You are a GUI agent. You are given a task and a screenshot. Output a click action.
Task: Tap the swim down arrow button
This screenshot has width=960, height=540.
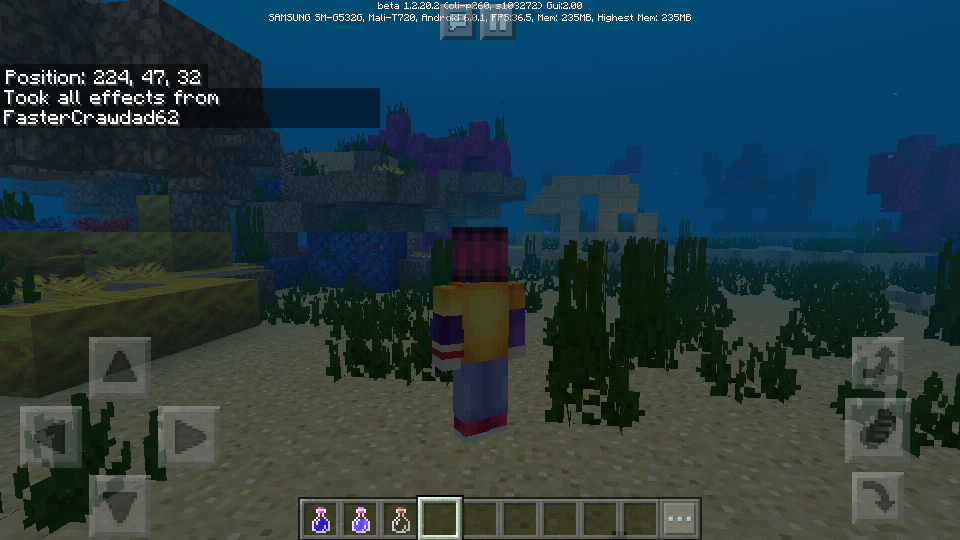(x=877, y=497)
